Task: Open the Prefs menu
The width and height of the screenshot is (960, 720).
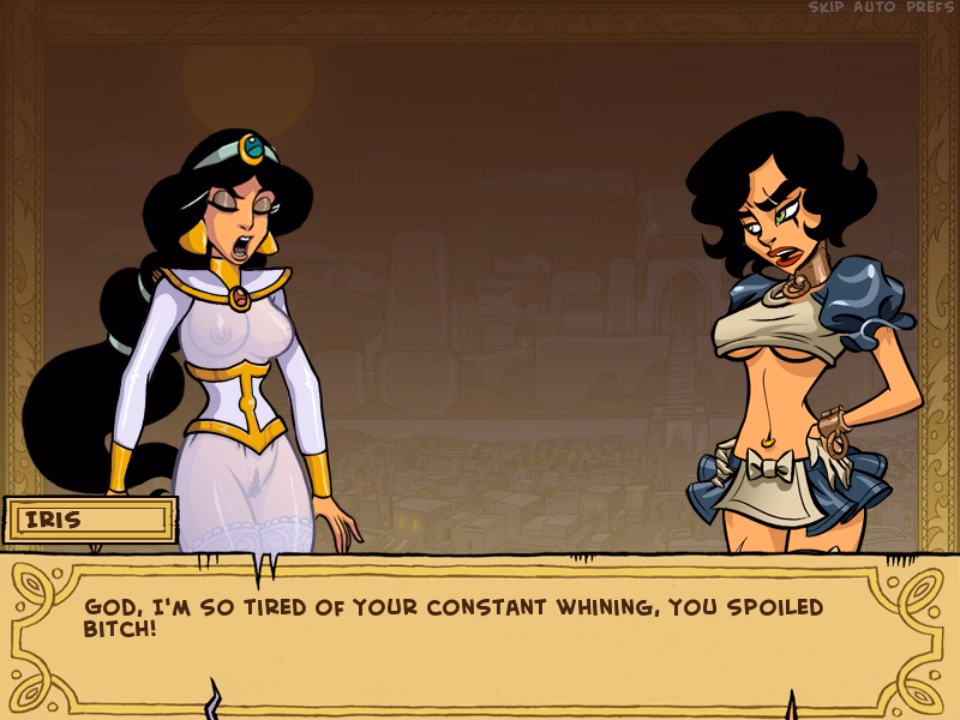Action: click(929, 7)
